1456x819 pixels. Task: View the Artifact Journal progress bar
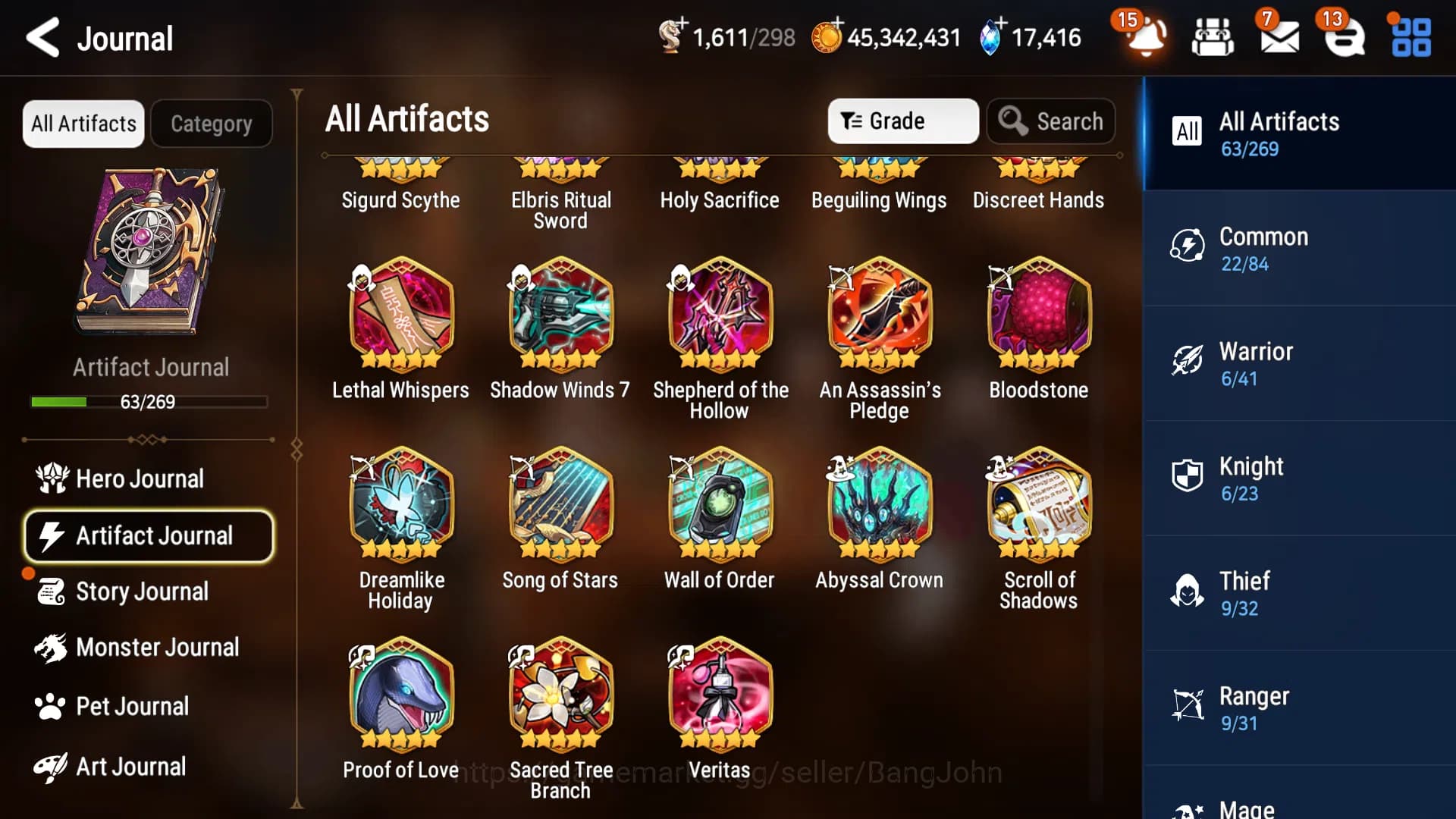149,402
